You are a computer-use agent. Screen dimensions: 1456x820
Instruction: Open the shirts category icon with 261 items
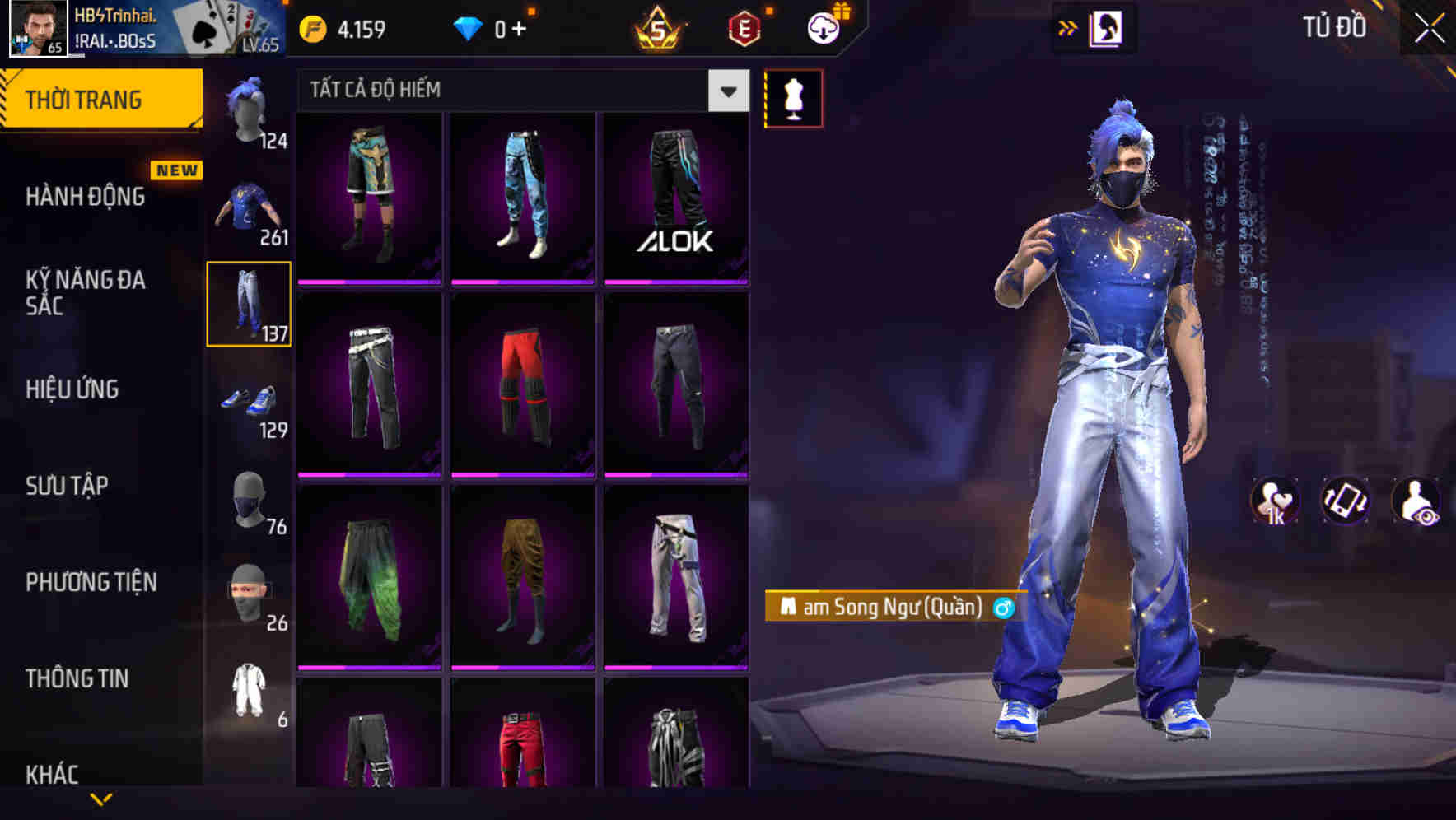[247, 210]
